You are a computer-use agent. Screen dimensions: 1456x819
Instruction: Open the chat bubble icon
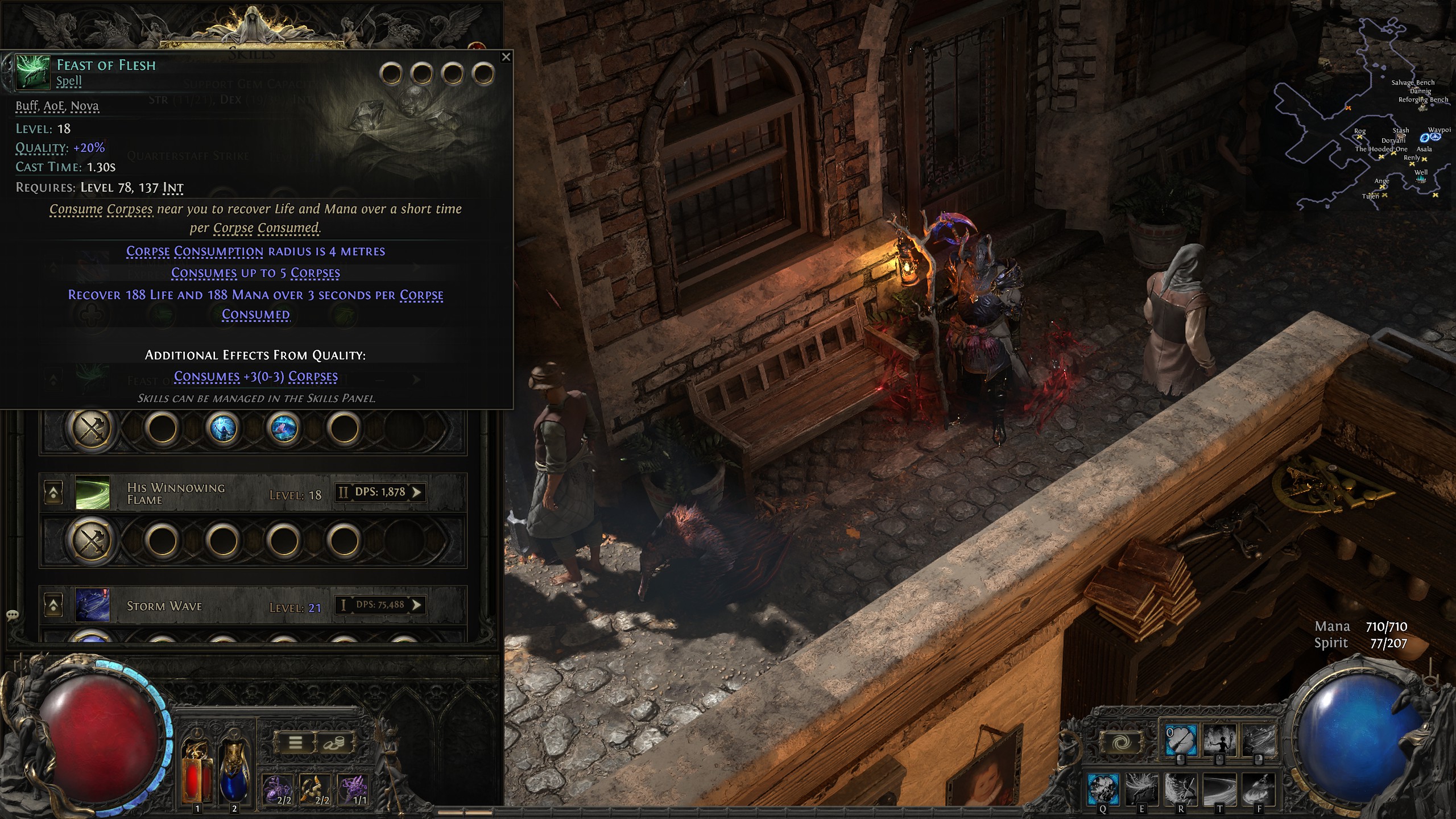pos(13,615)
